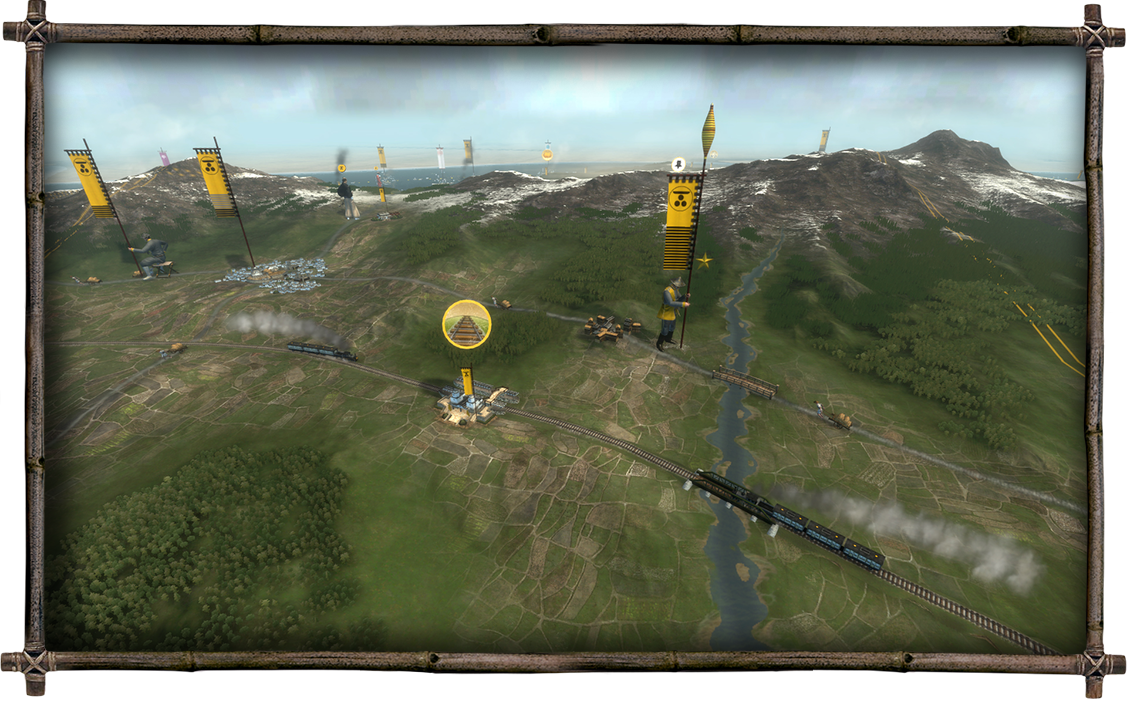
Task: Click the small white badge atop the banner
Action: point(679,163)
